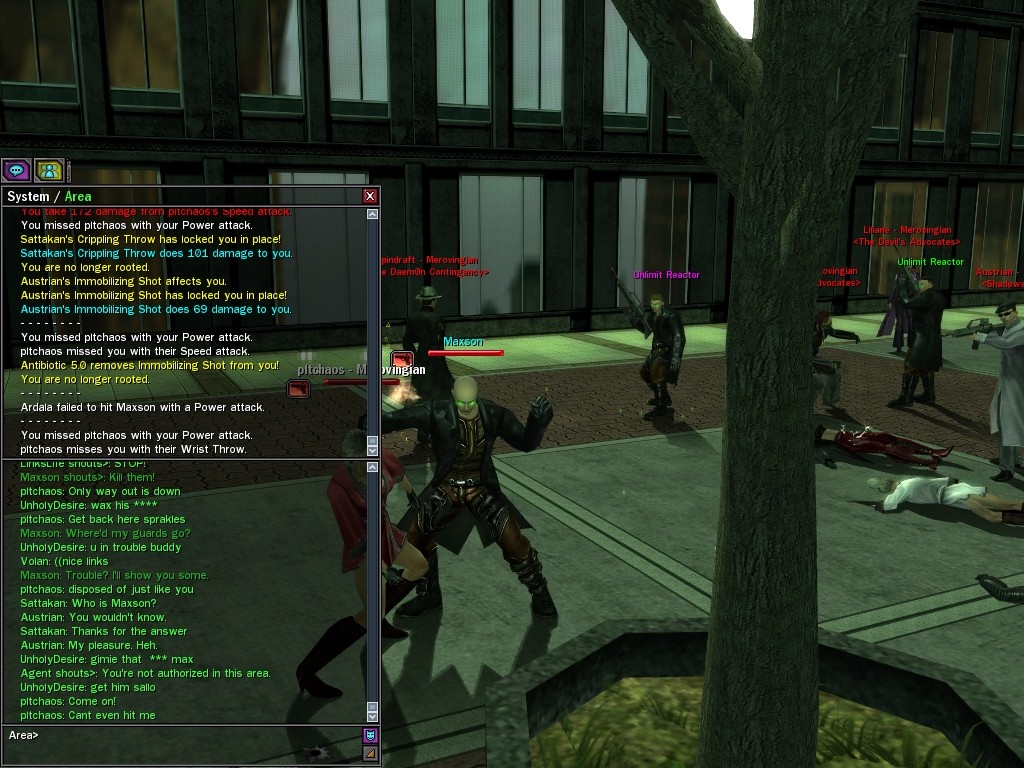Close the System / Area chat window
This screenshot has width=1024, height=768.
pos(370,196)
